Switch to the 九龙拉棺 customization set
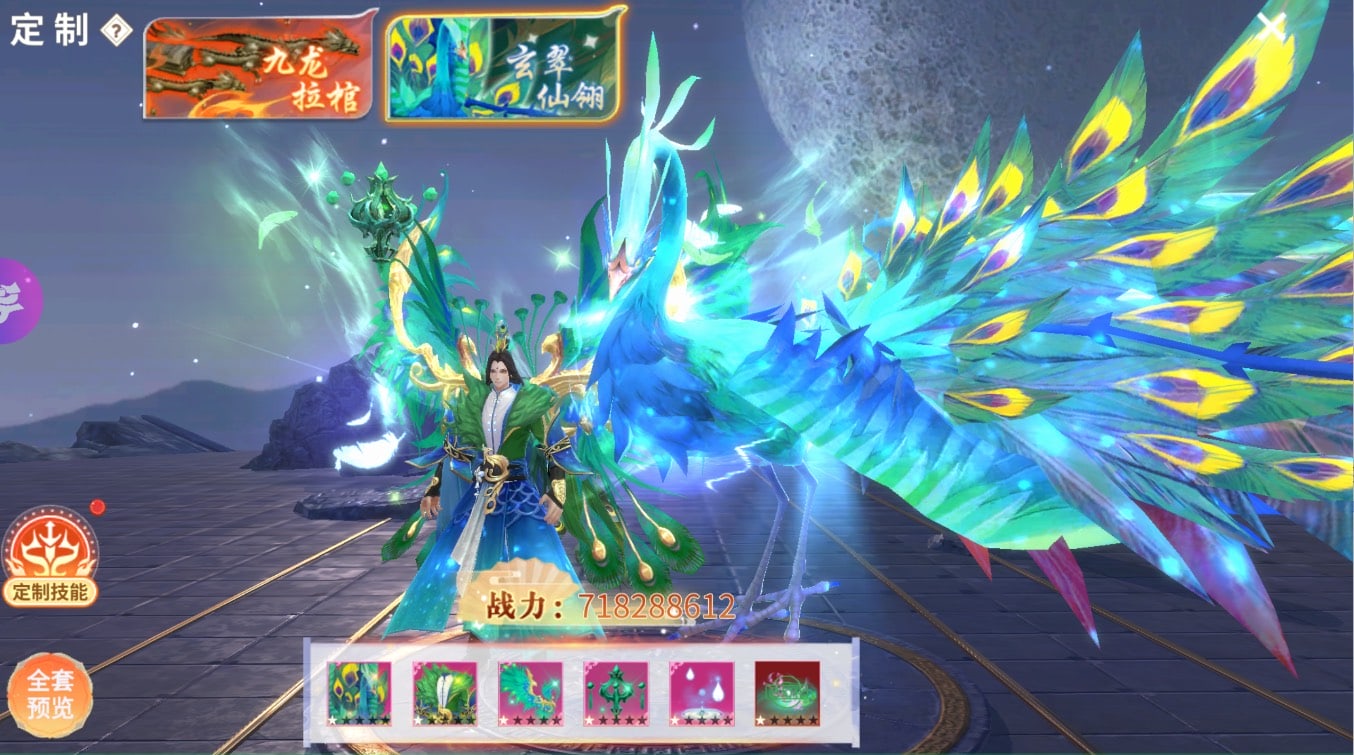Viewport: 1354px width, 755px height. tap(259, 66)
